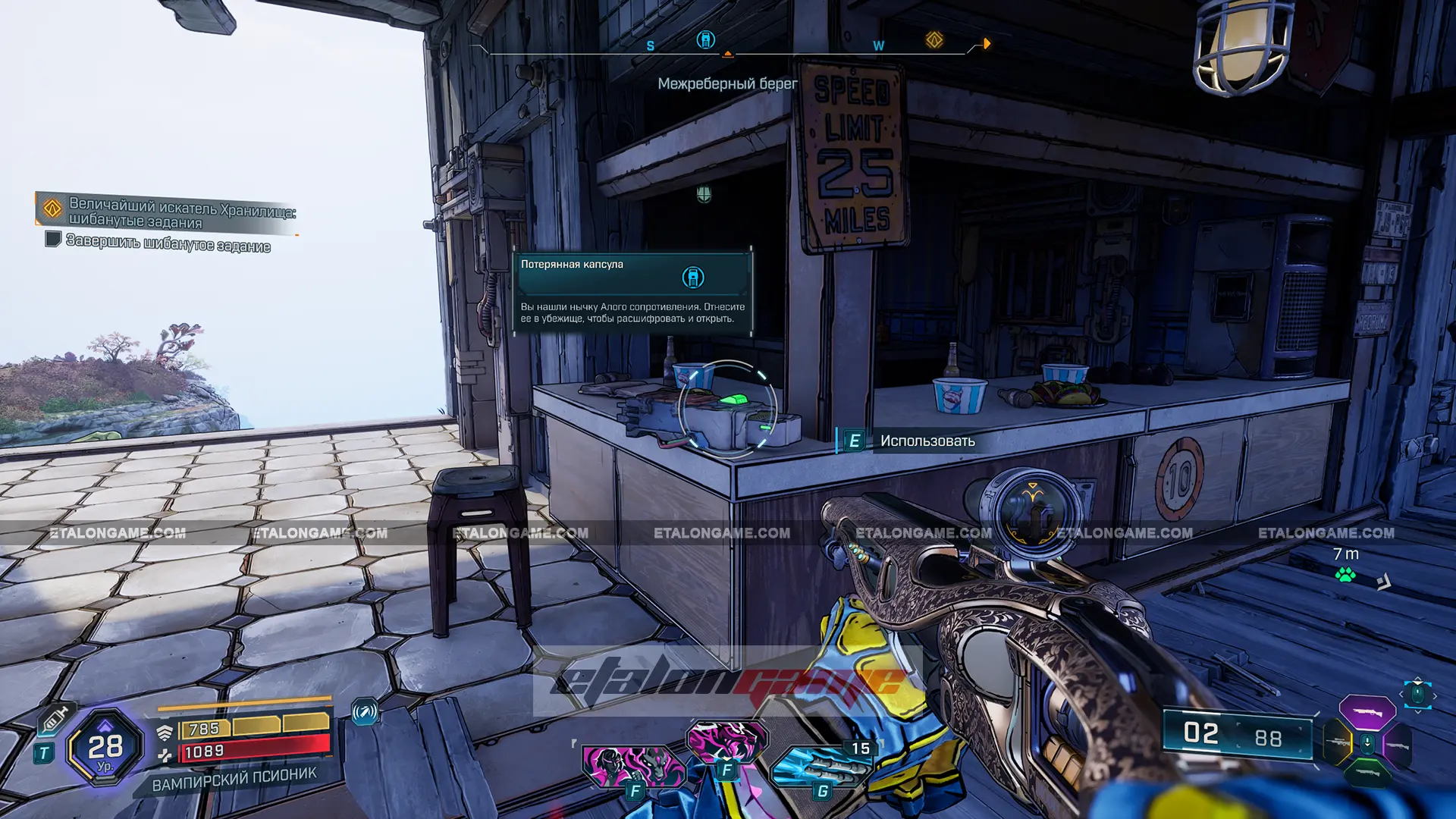Switch to the green-bordered weapon slot
Screen dimensions: 1456x819
point(1367,773)
